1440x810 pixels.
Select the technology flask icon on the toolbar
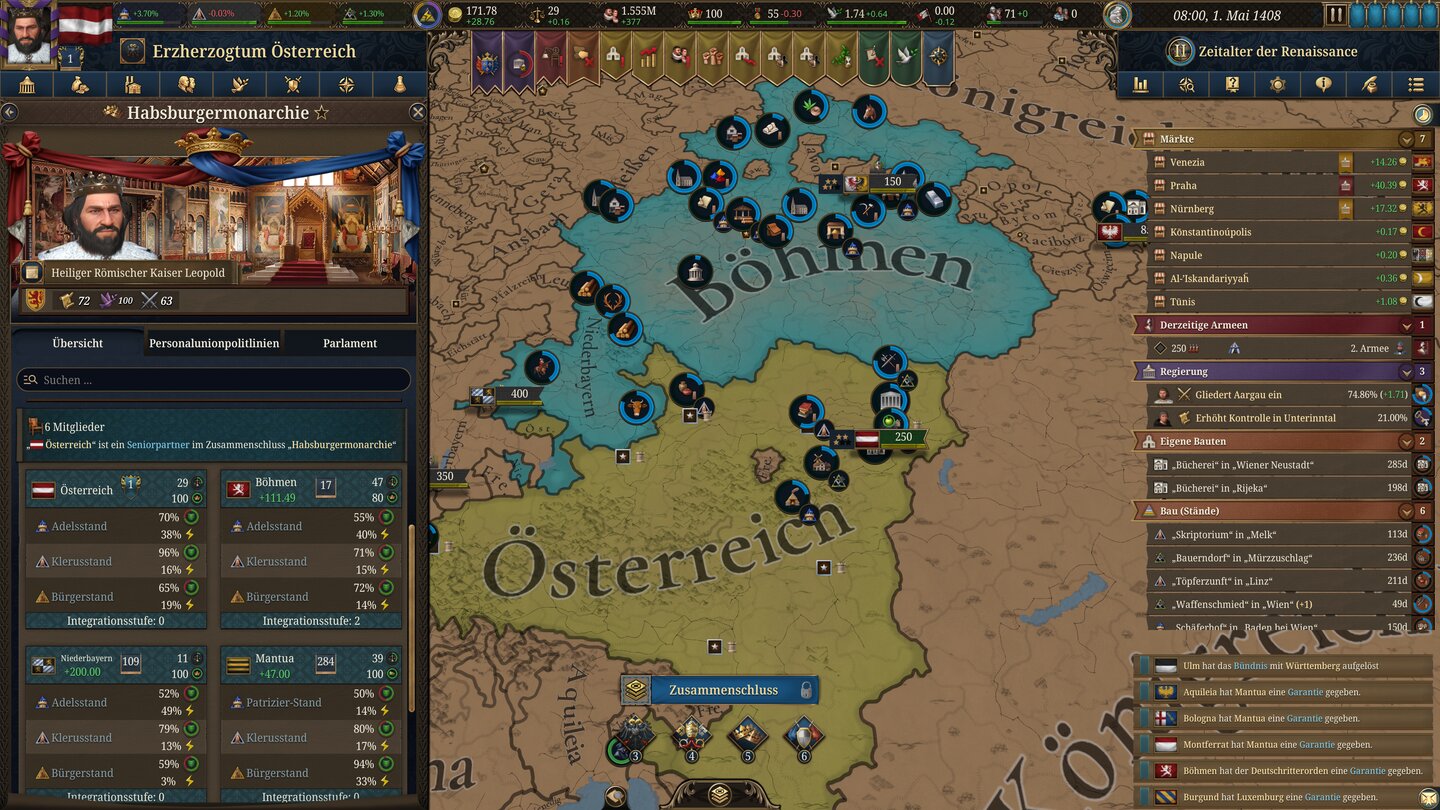400,85
